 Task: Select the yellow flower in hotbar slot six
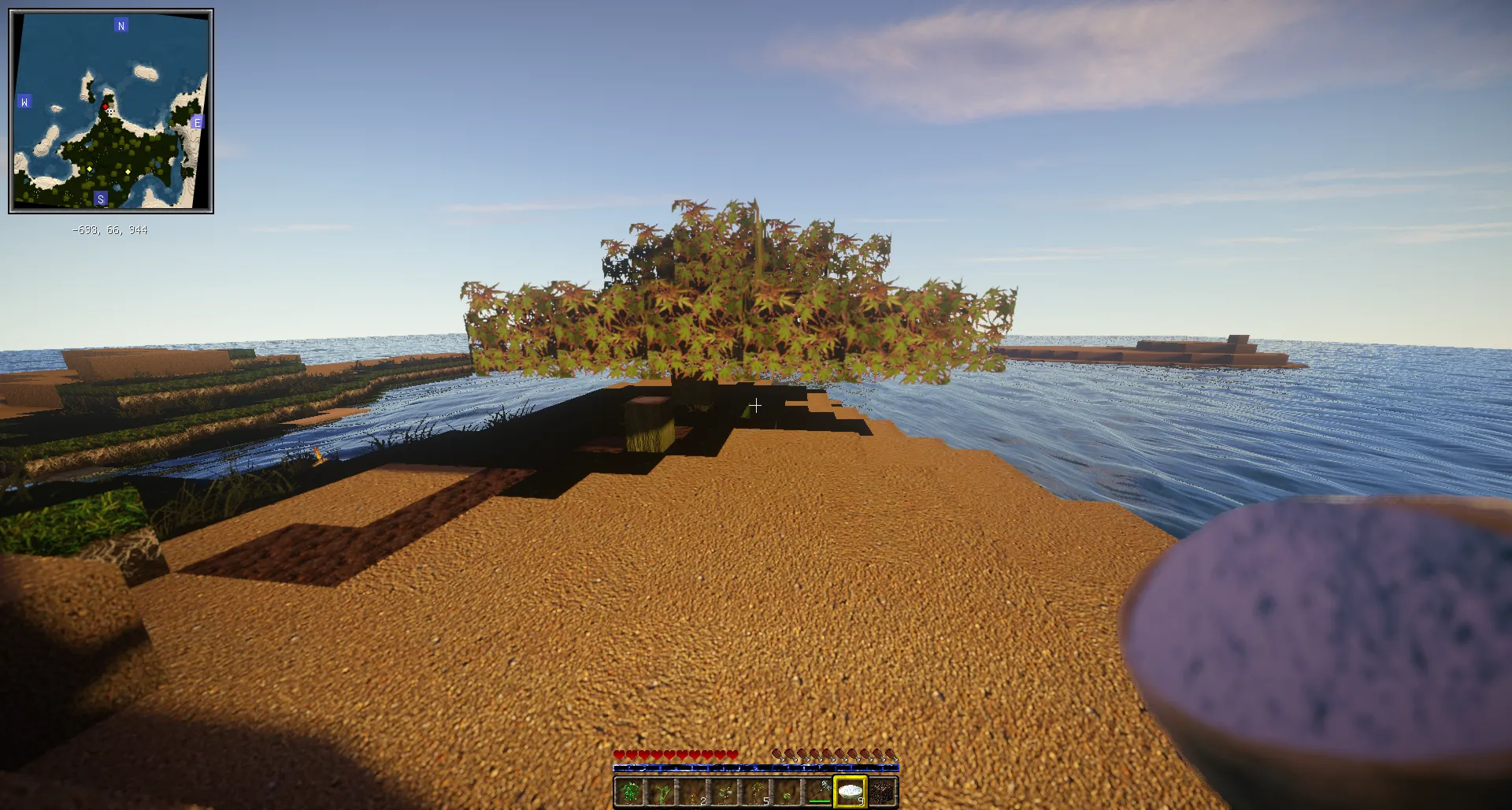[787, 791]
